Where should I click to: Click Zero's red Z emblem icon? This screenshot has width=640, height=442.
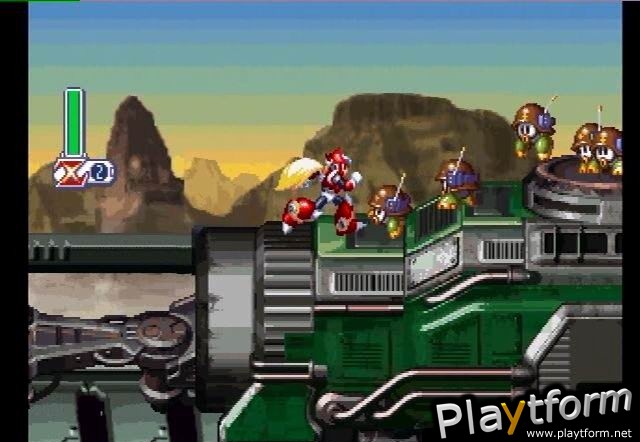[71, 171]
